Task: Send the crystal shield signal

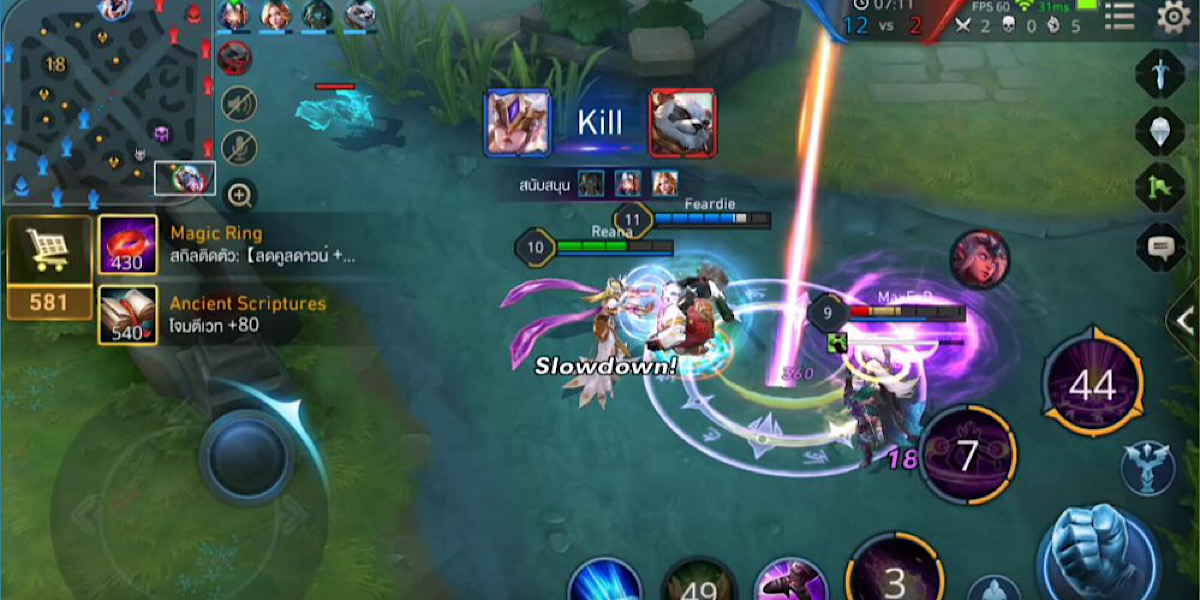Action: tap(1160, 130)
